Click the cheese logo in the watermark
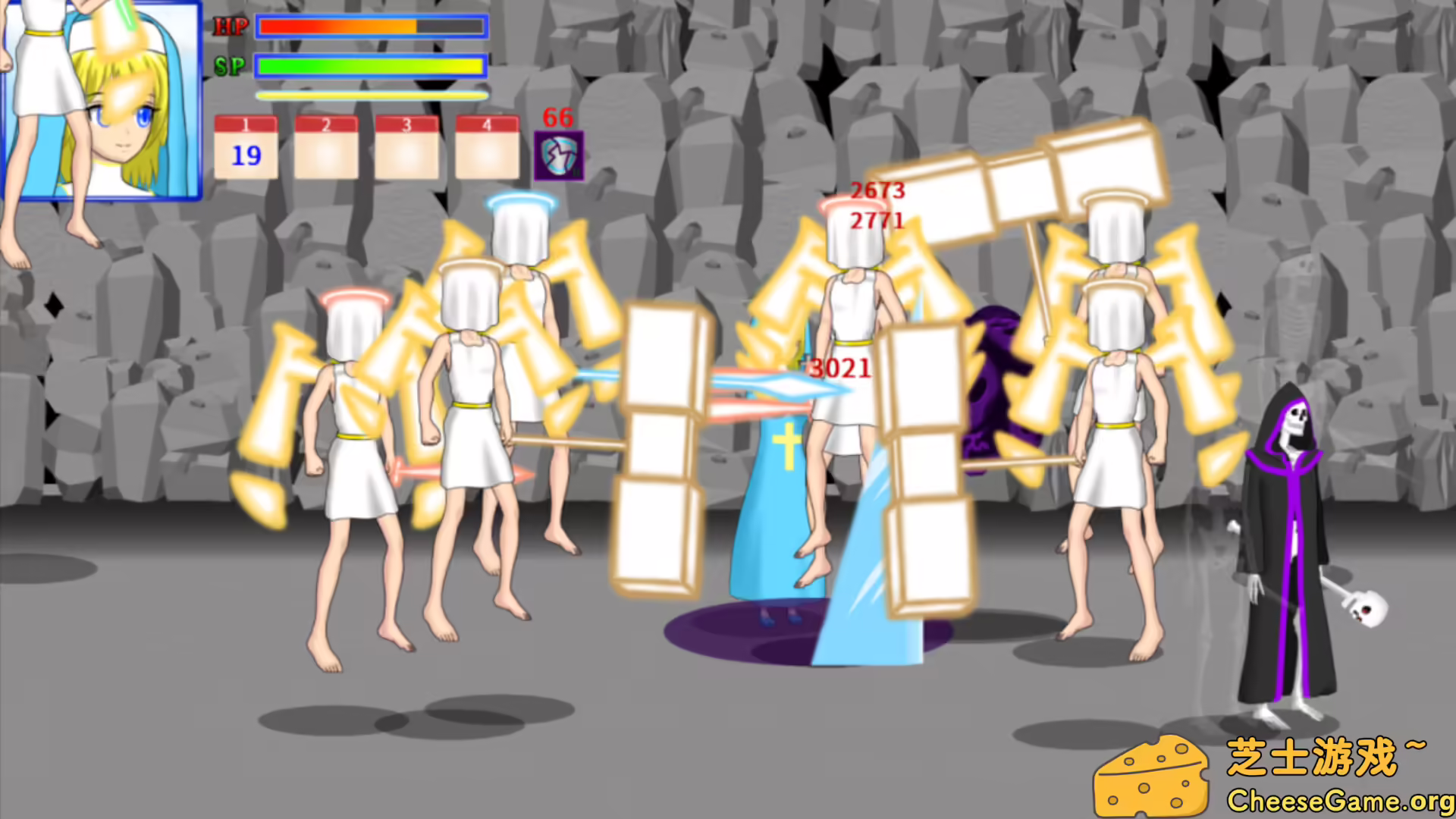Viewport: 1456px width, 819px height. tap(1151, 776)
